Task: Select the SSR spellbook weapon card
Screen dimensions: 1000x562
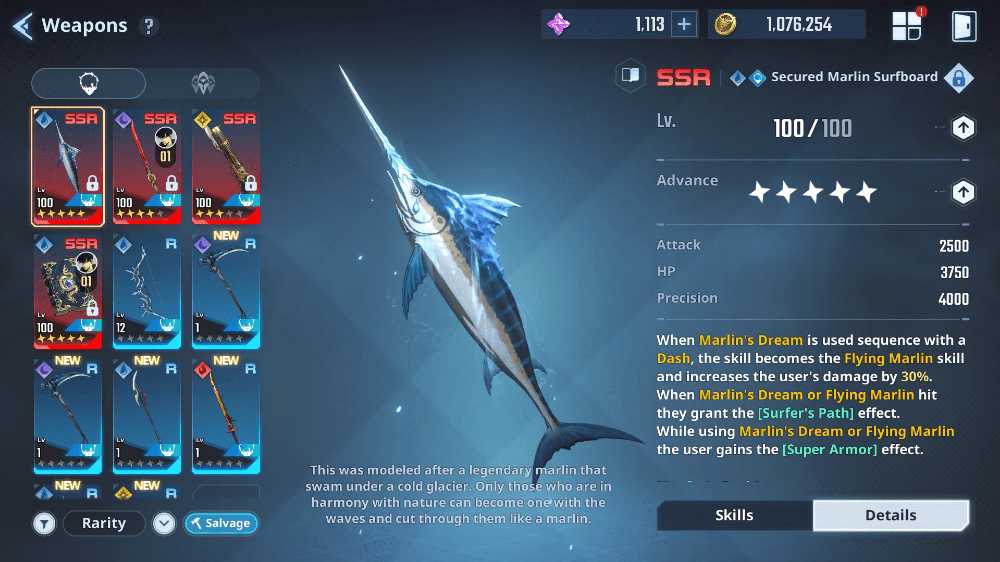Action: (x=67, y=290)
